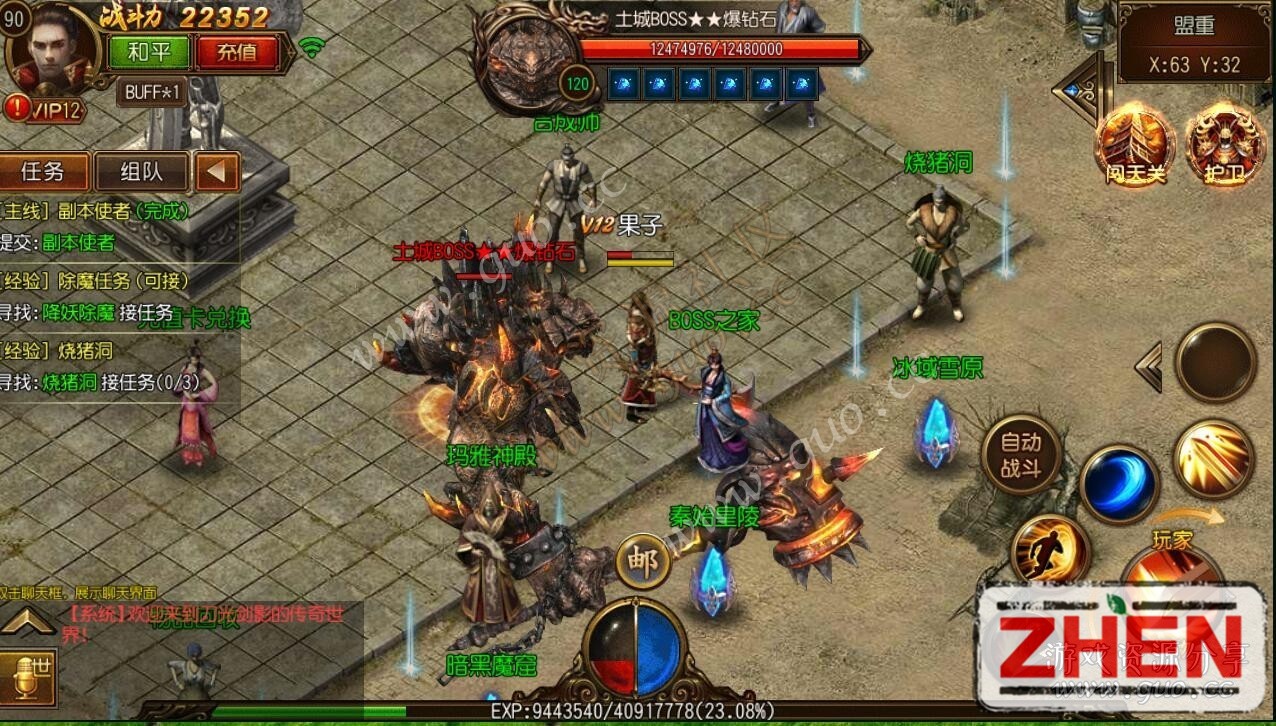Collapse the quest panel with the arrow button
Screen dimensions: 1276x726
tap(217, 172)
